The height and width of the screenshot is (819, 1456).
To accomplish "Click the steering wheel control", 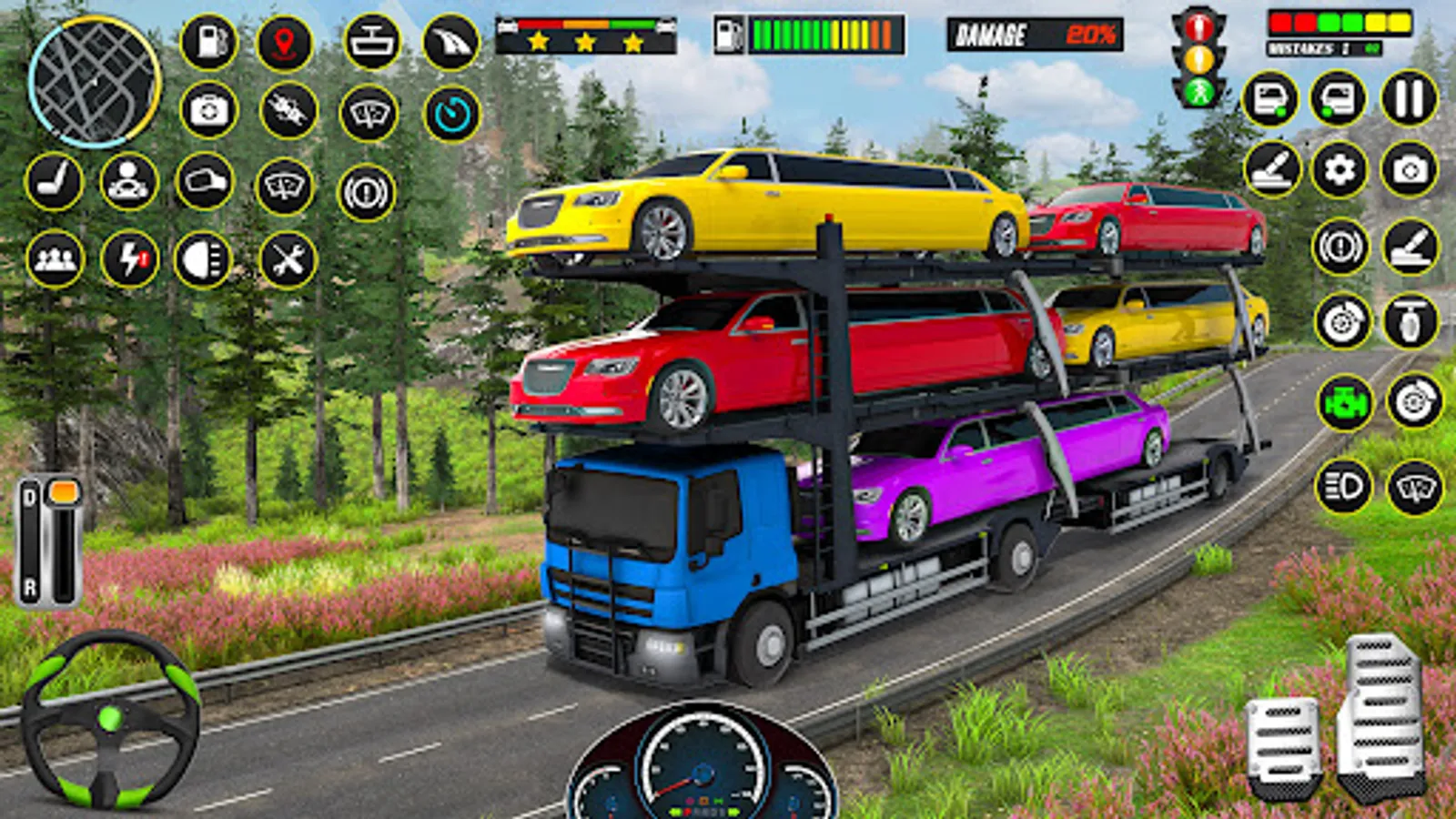I will click(110, 719).
